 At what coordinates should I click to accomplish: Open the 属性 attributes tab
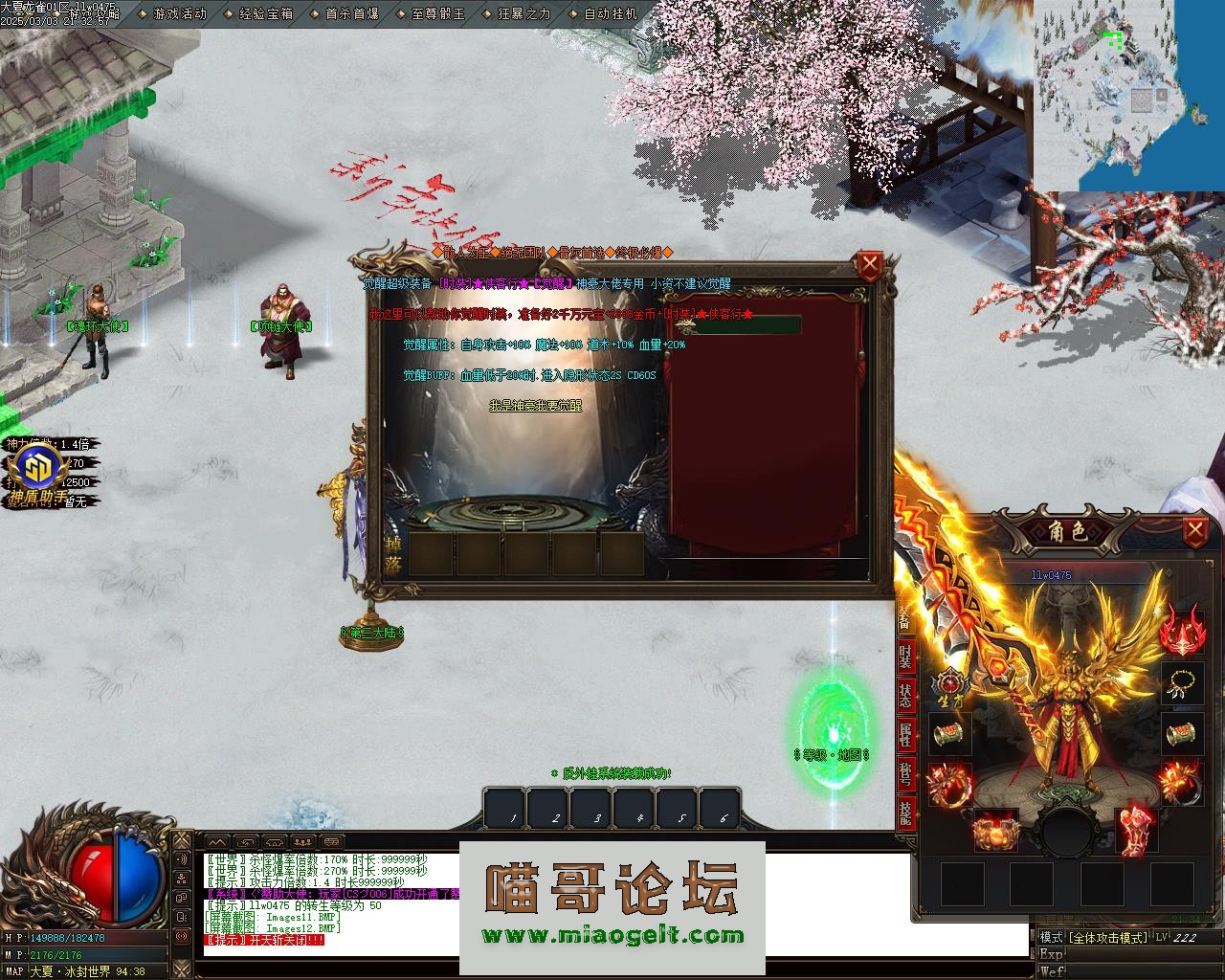point(905,735)
